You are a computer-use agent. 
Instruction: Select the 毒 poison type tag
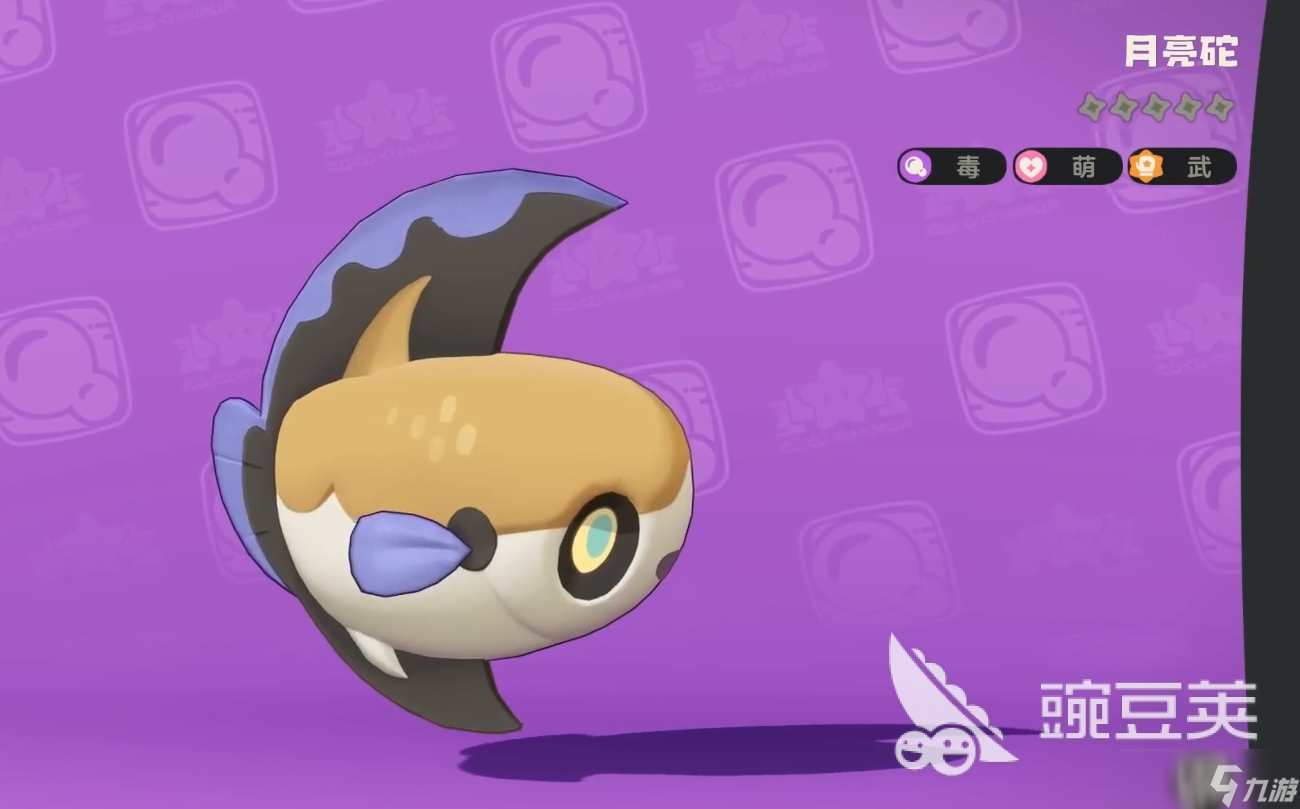coord(951,167)
